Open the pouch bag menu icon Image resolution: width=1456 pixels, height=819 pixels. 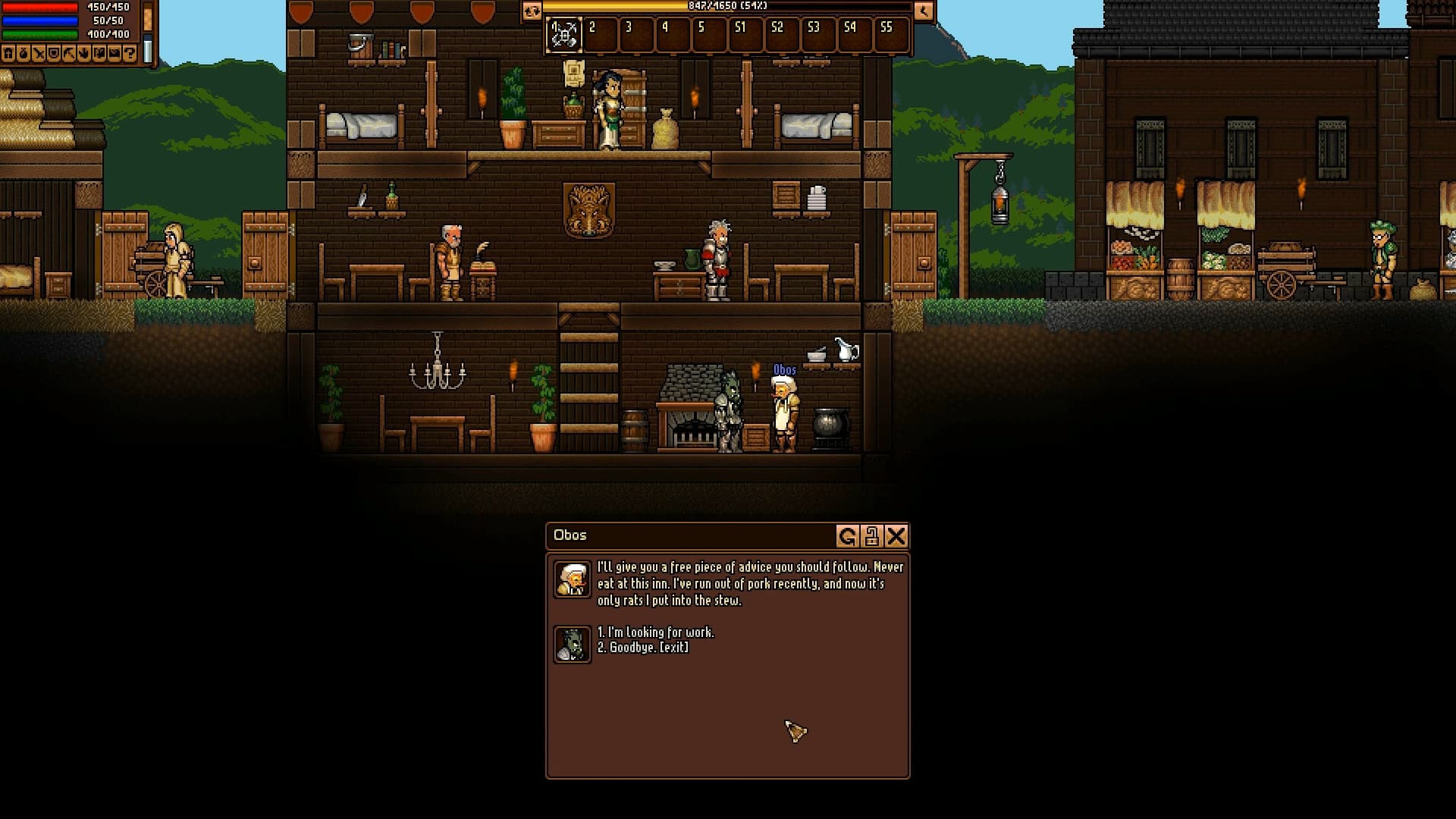[24, 54]
